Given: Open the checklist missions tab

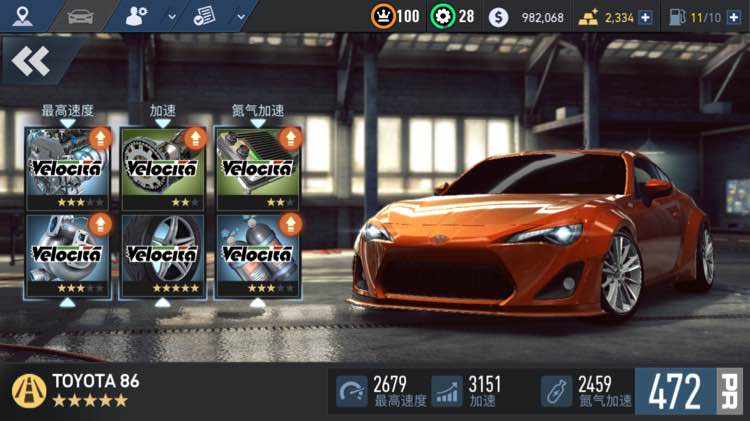Looking at the screenshot, I should click(x=204, y=16).
